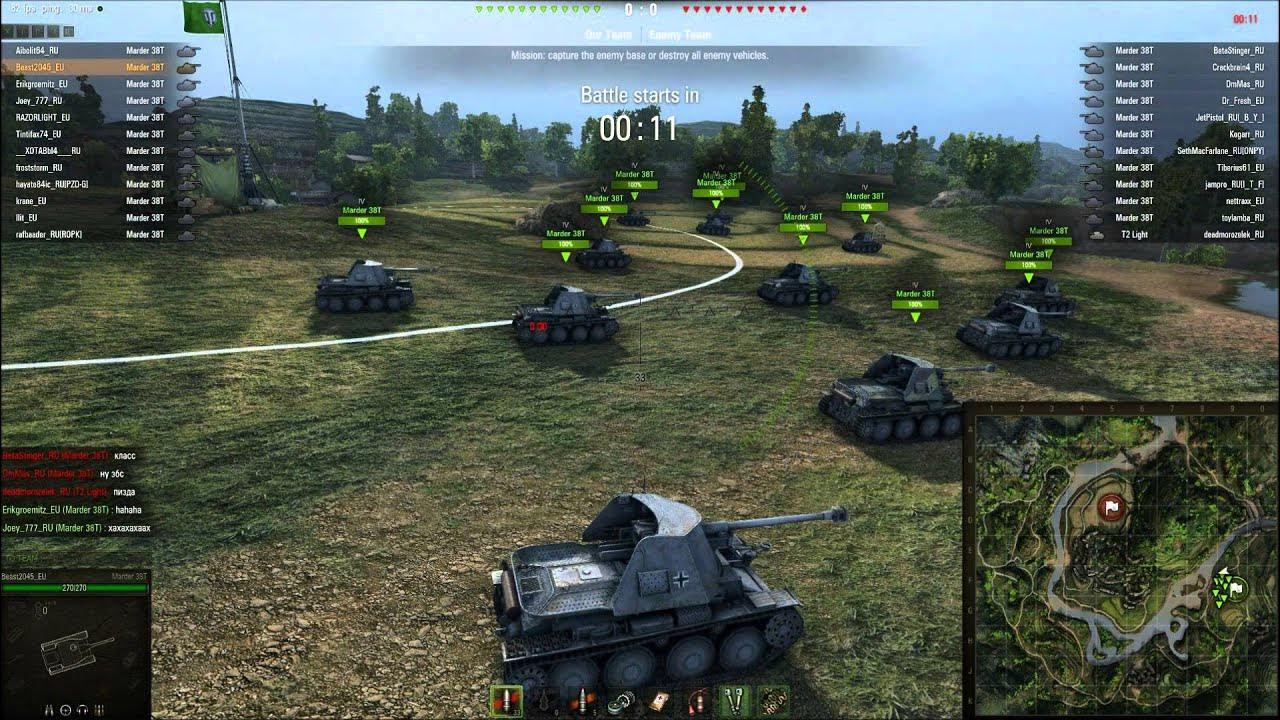Select krane_EU from the allied roster
Screen dimensions: 1280x720
pyautogui.click(x=34, y=201)
